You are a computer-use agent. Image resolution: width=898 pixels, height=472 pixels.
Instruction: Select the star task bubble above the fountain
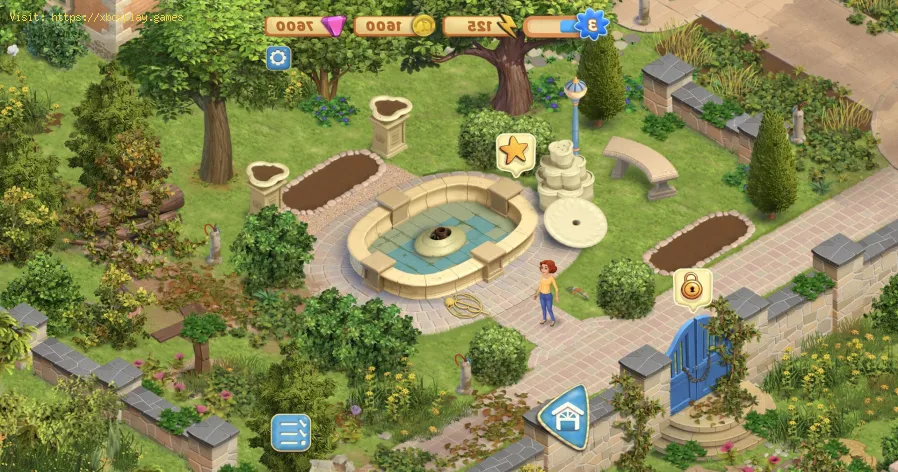pyautogui.click(x=514, y=151)
